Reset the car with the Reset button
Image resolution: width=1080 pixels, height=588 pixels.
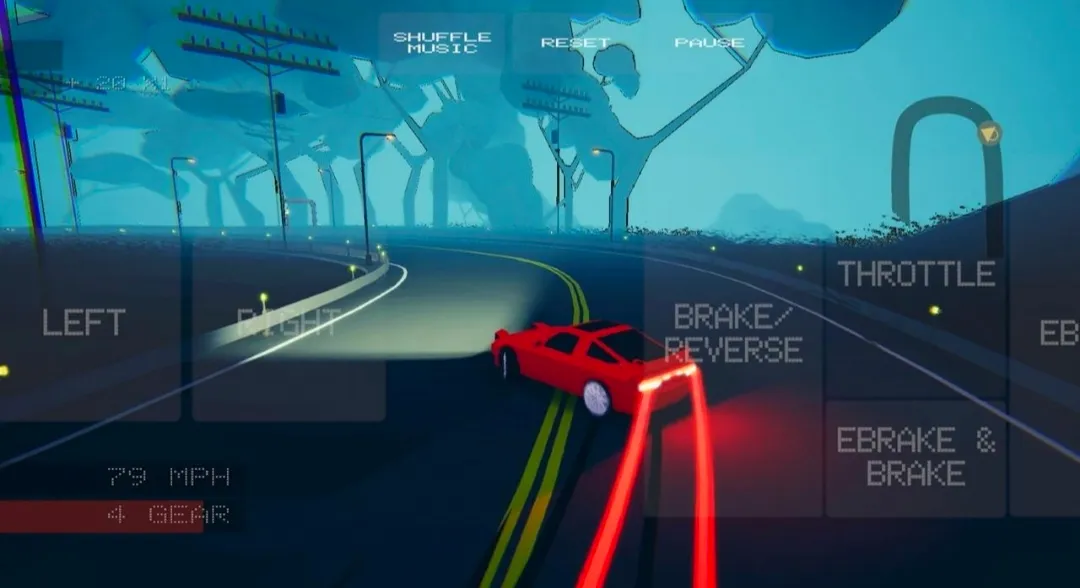tap(575, 43)
